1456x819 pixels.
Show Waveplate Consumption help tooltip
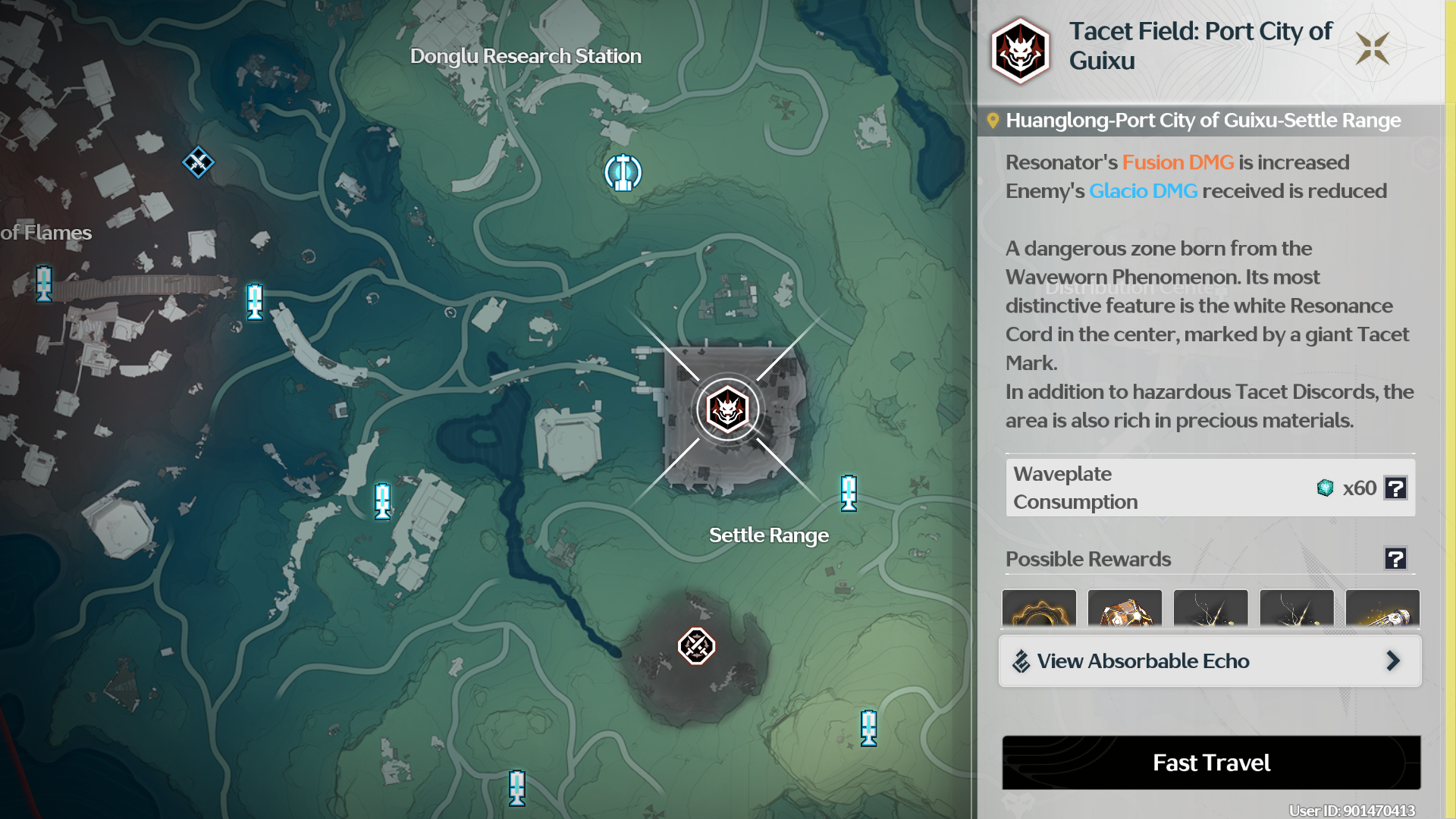tap(1395, 488)
